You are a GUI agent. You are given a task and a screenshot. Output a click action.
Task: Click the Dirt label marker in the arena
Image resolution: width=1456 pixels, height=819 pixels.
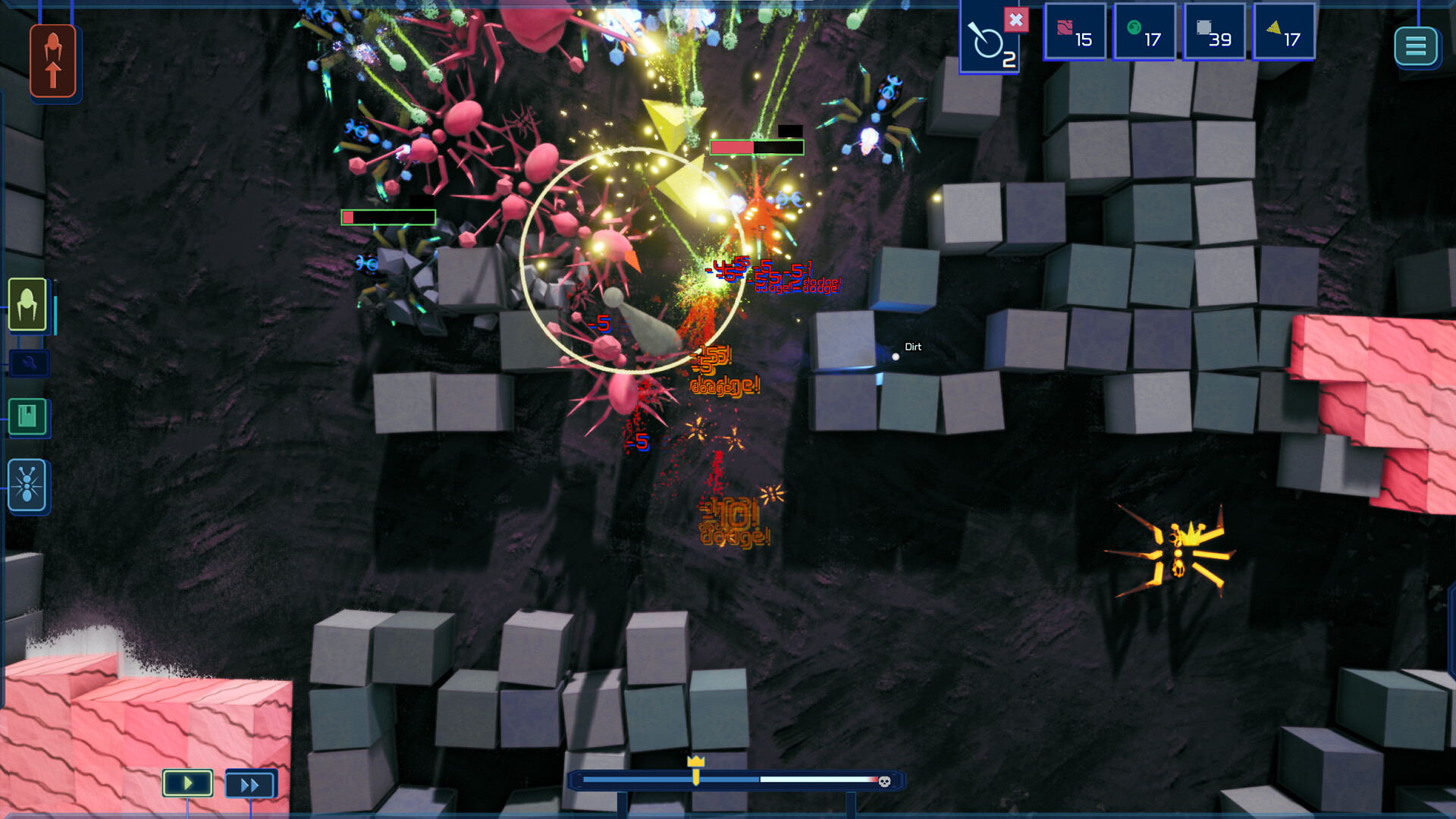pos(912,347)
